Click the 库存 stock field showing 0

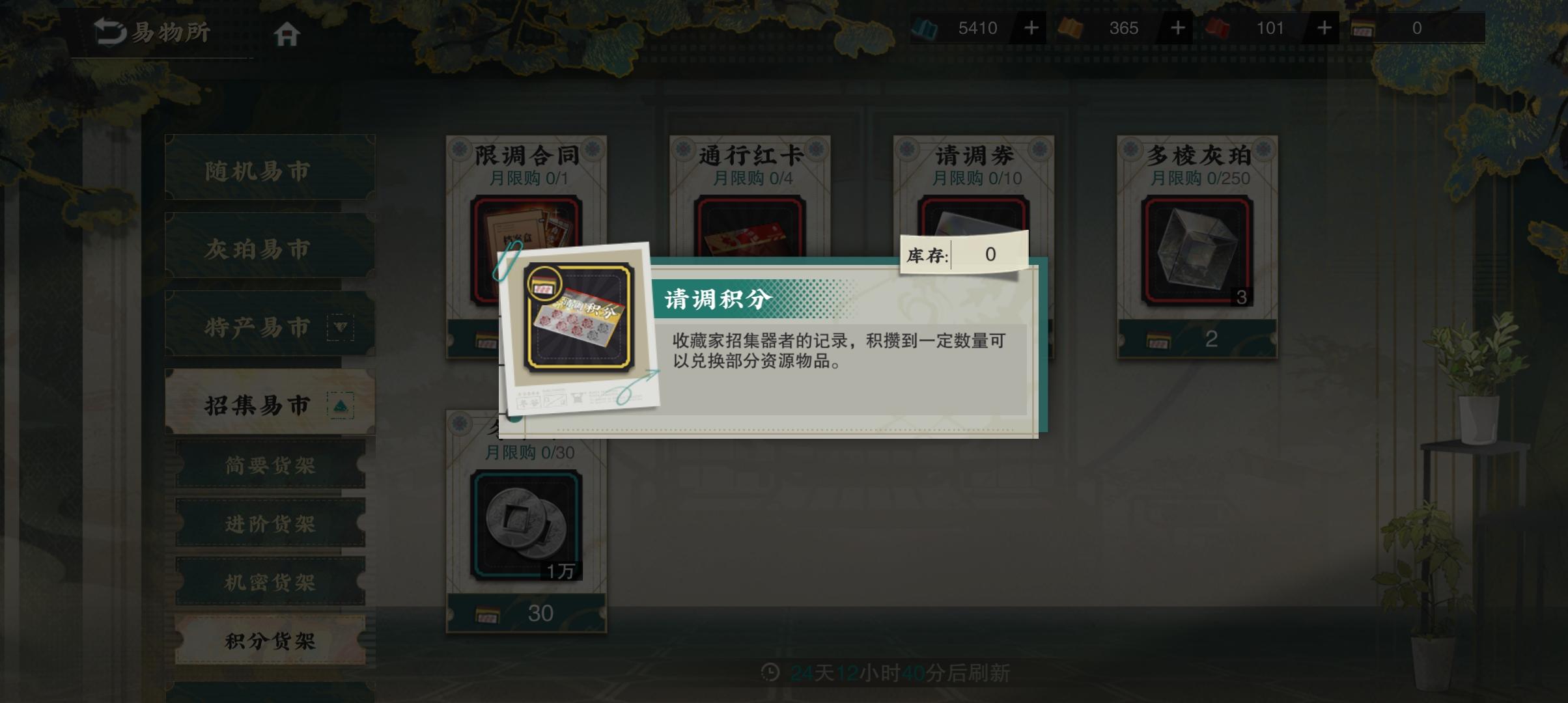(961, 254)
